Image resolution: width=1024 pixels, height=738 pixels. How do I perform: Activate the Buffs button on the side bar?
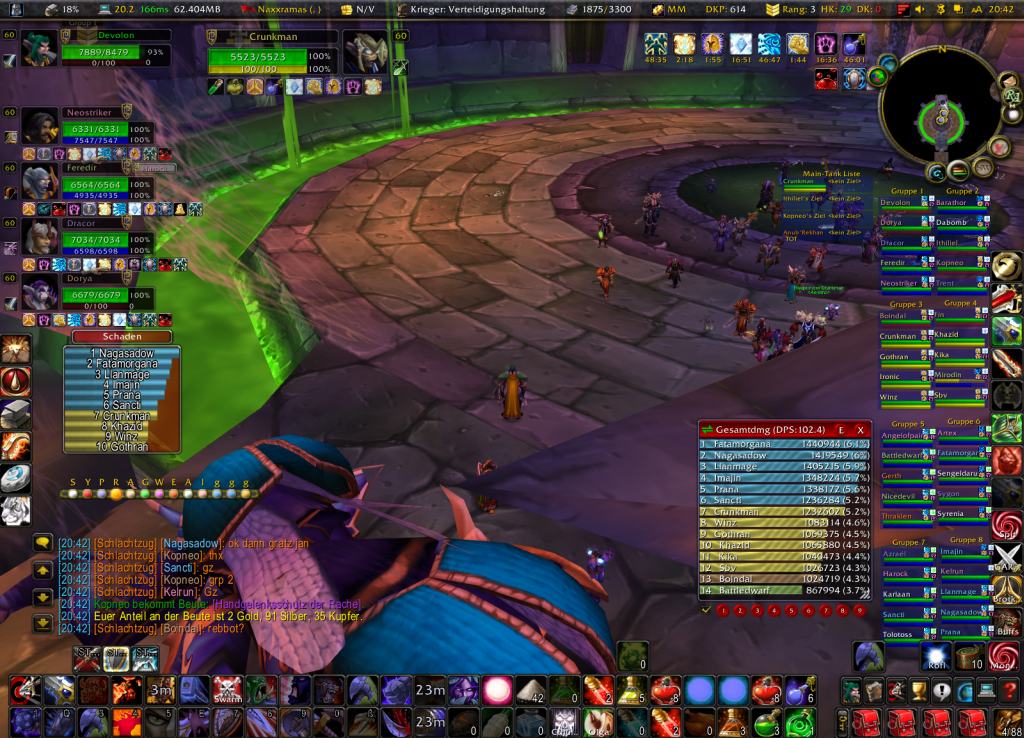click(1006, 623)
